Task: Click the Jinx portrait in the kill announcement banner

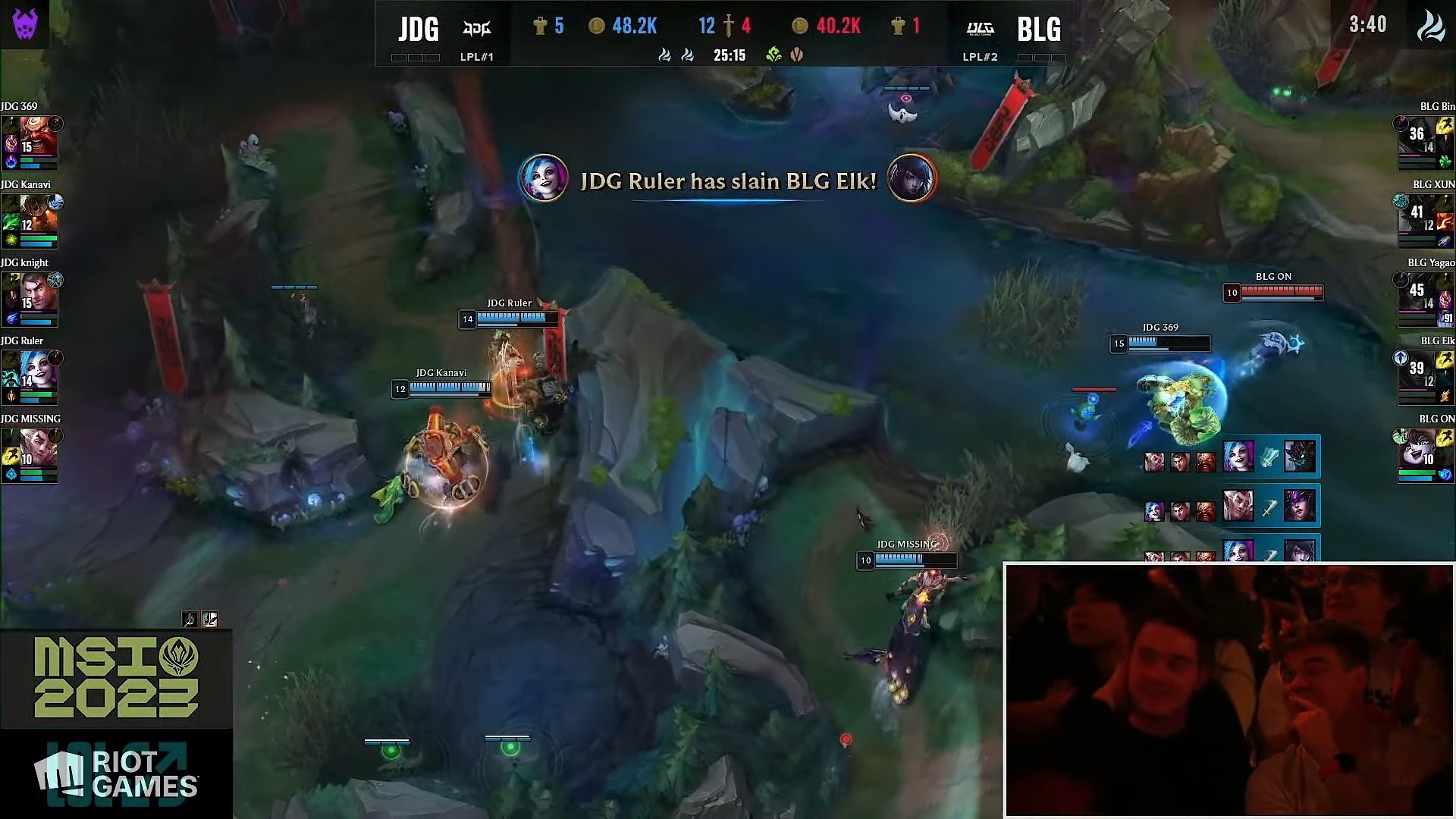Action: coord(543,177)
